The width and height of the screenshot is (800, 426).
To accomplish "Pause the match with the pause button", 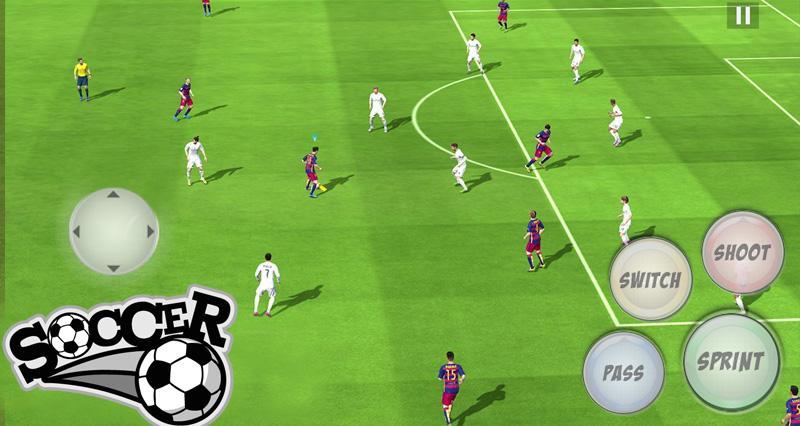I will (x=742, y=15).
